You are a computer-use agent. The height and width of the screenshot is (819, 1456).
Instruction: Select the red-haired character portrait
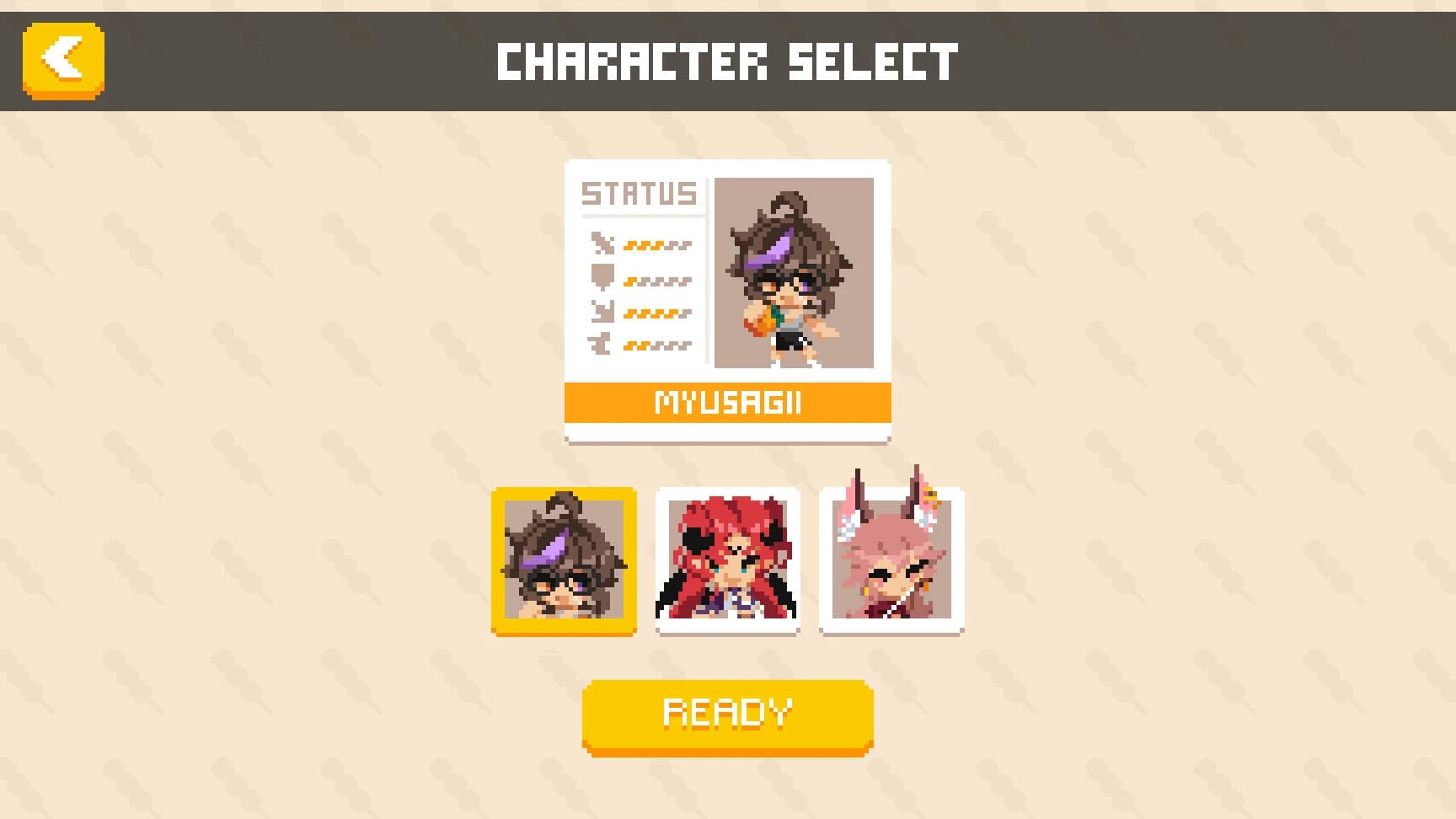coord(725,559)
